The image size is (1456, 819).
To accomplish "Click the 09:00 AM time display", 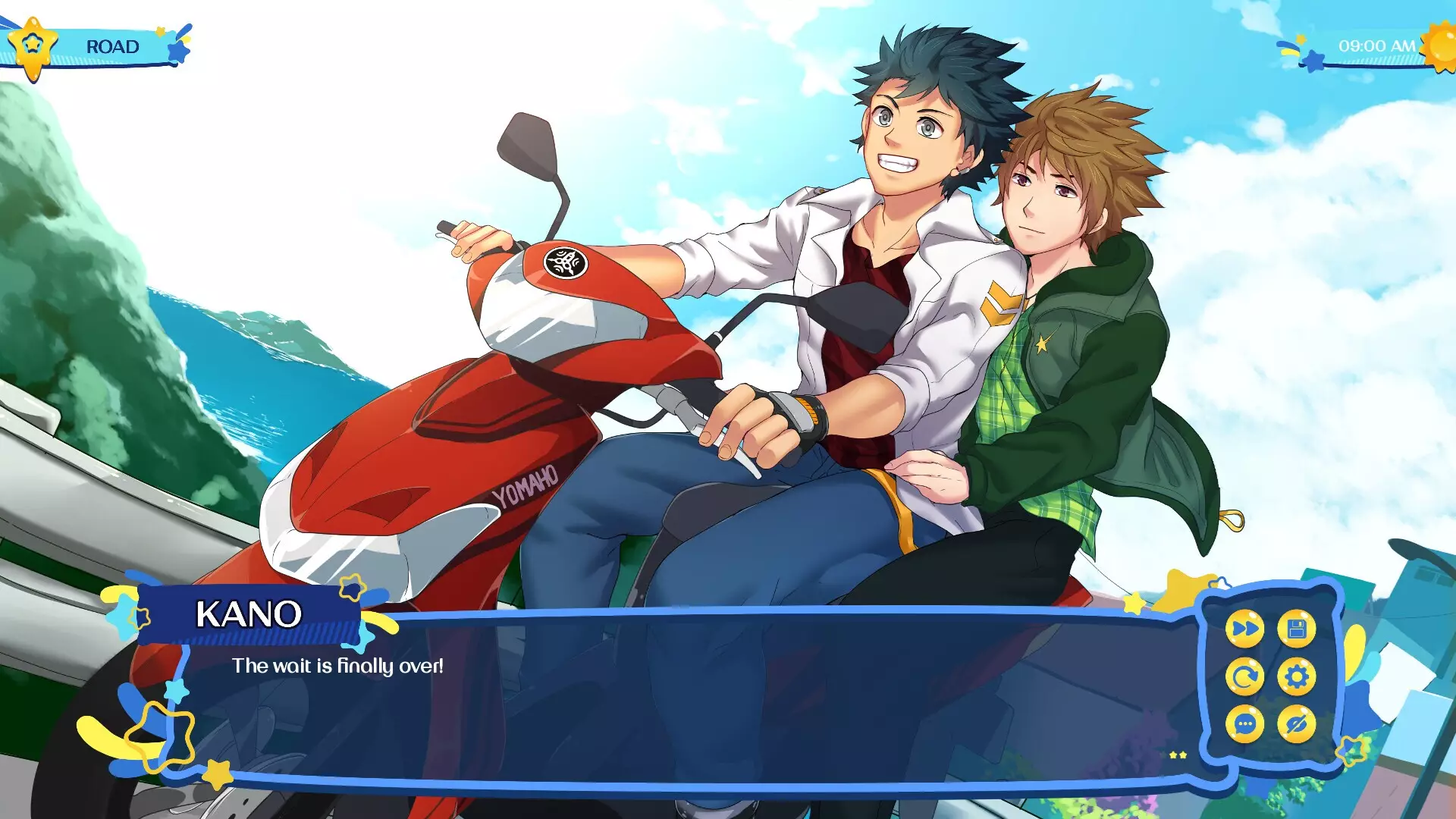I will [1377, 45].
